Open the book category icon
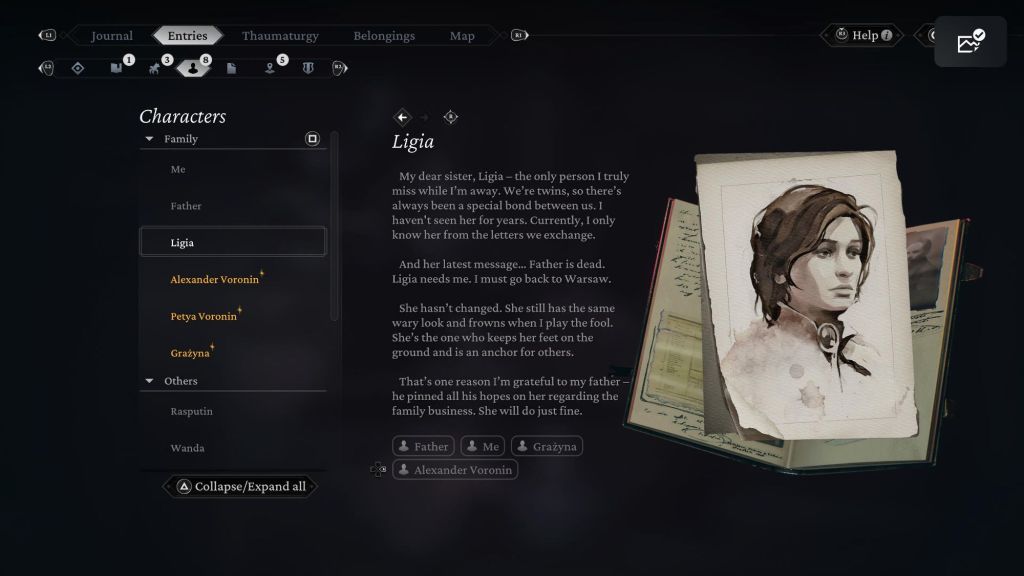Viewport: 1024px width, 576px height. (116, 68)
